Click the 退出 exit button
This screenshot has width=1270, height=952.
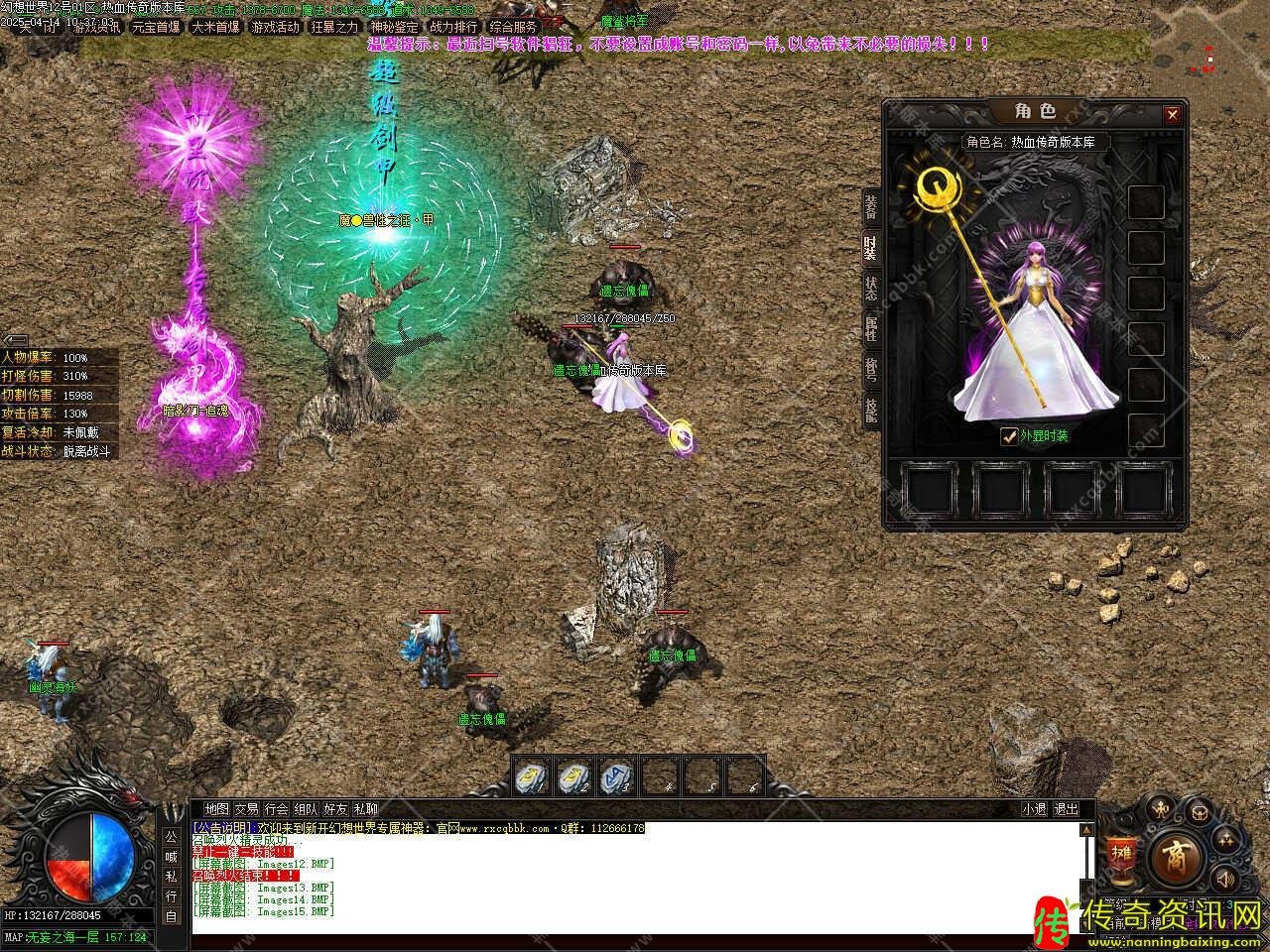1066,809
